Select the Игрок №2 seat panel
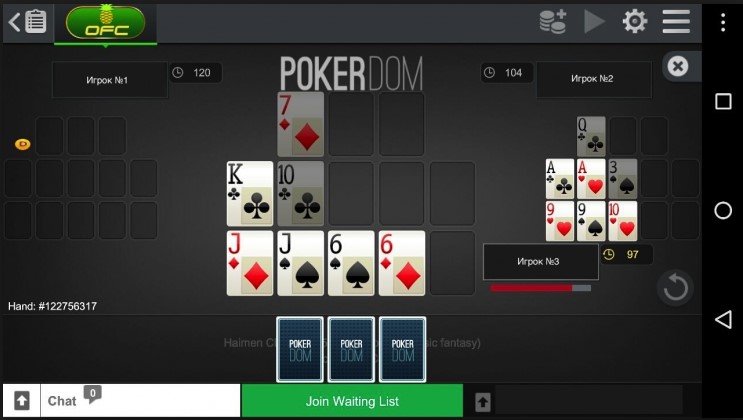Image resolution: width=743 pixels, height=420 pixels. tap(592, 79)
